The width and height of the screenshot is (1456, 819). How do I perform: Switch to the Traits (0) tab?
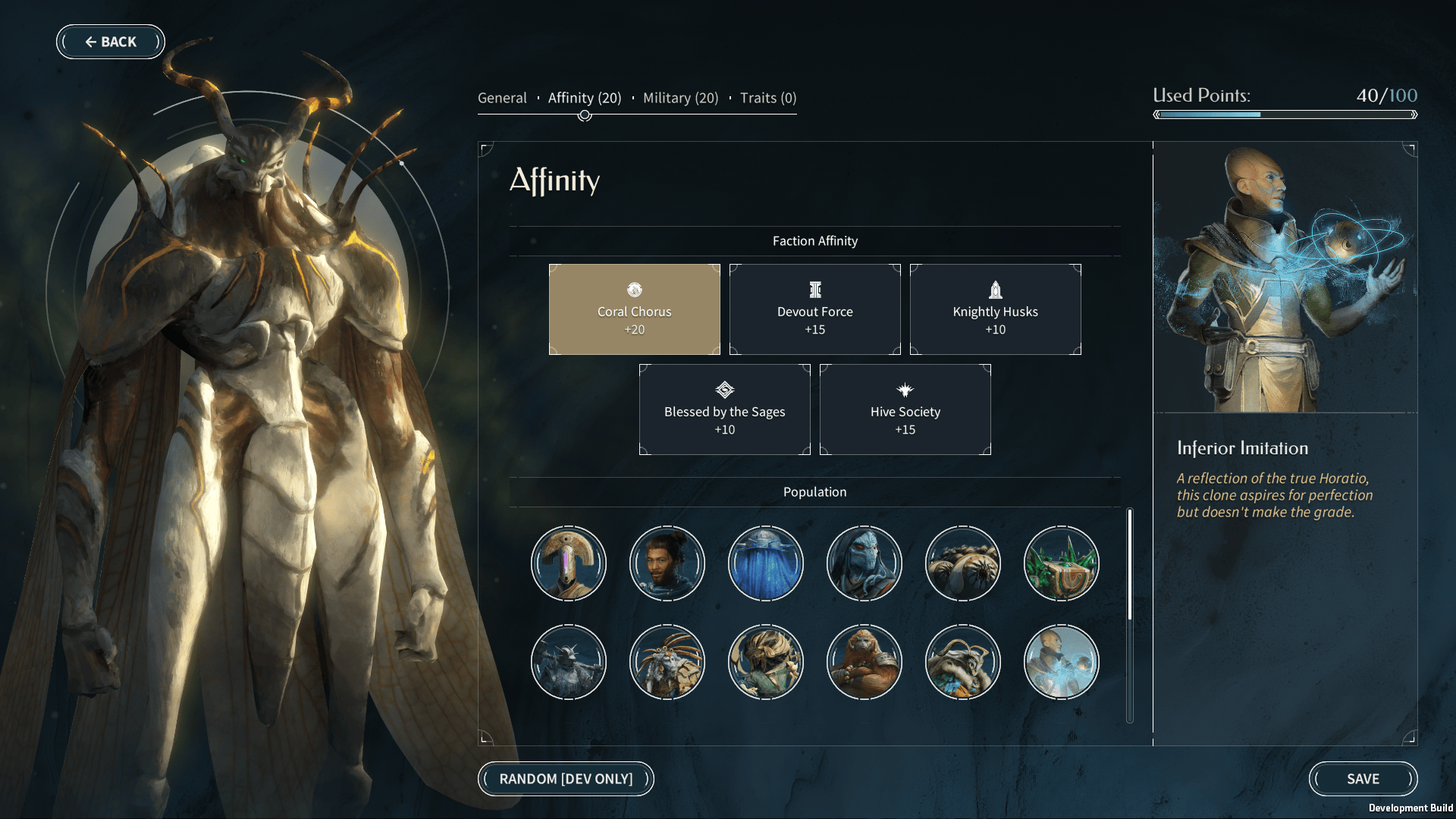coord(767,98)
